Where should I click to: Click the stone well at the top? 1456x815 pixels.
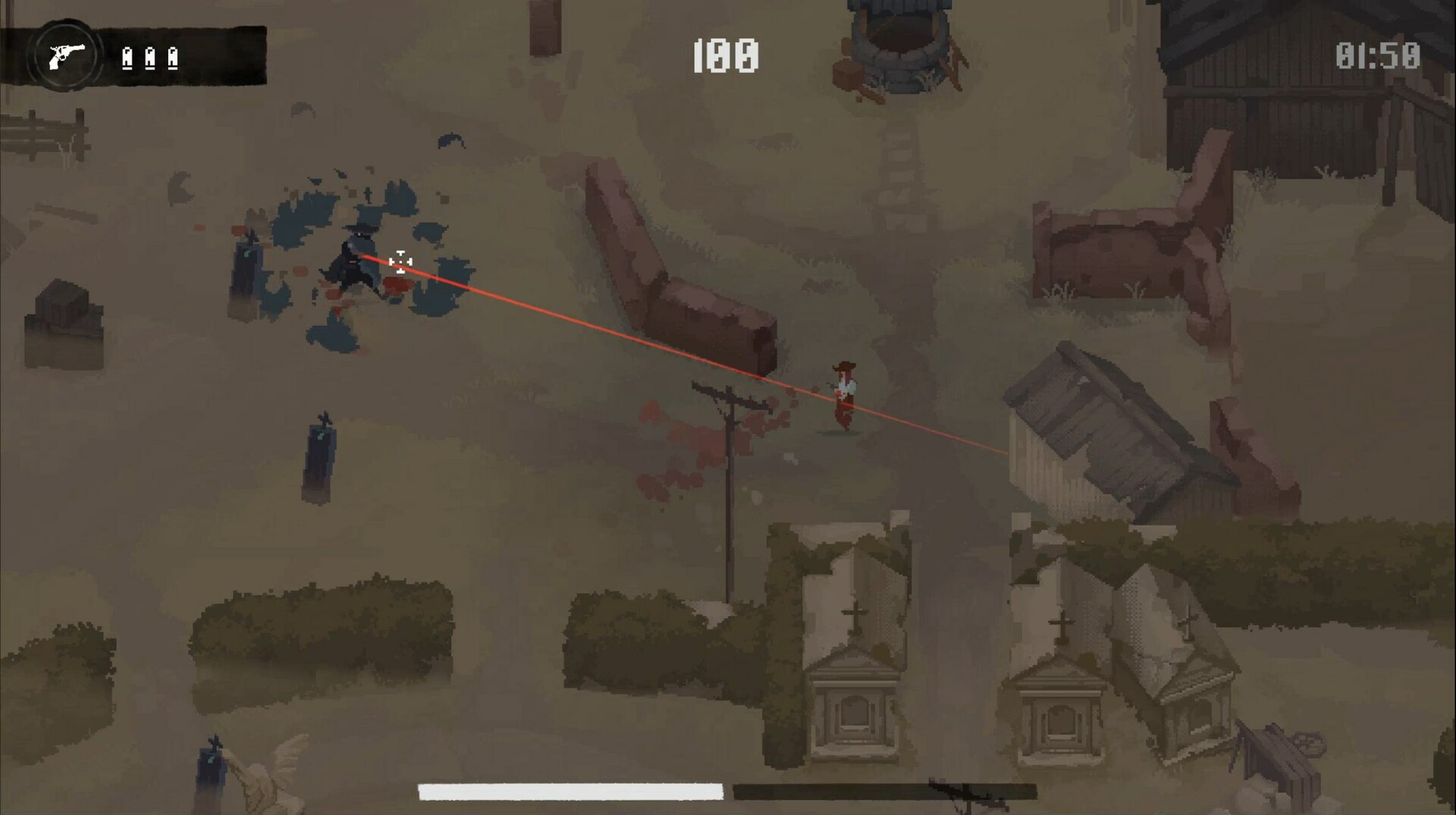pos(899,45)
